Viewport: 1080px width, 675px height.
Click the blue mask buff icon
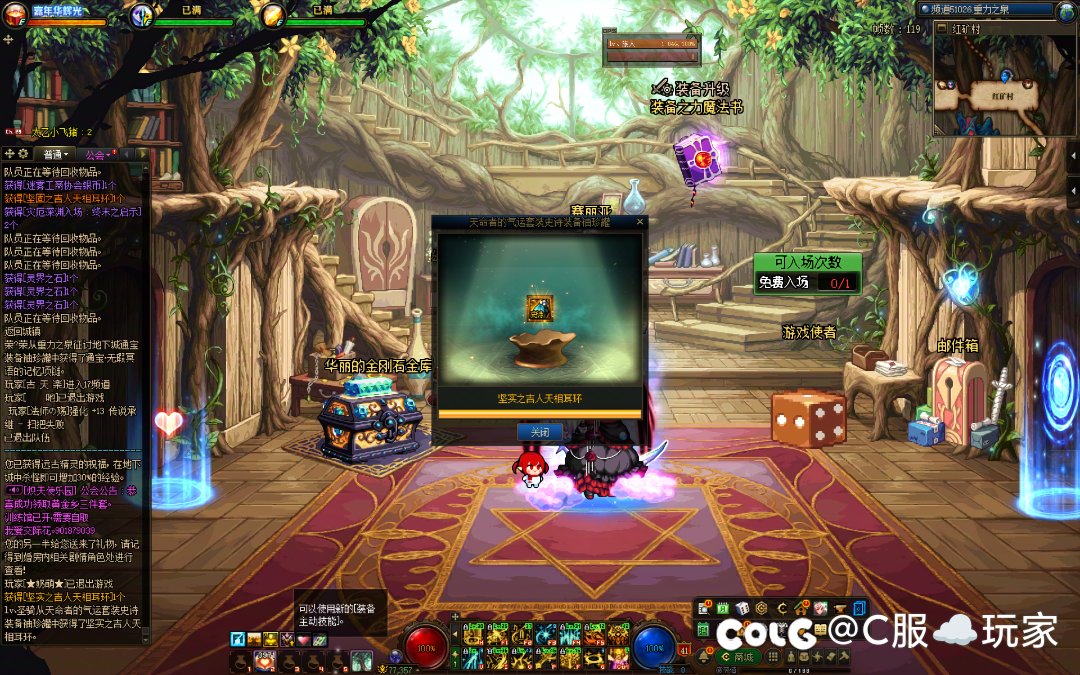click(142, 15)
